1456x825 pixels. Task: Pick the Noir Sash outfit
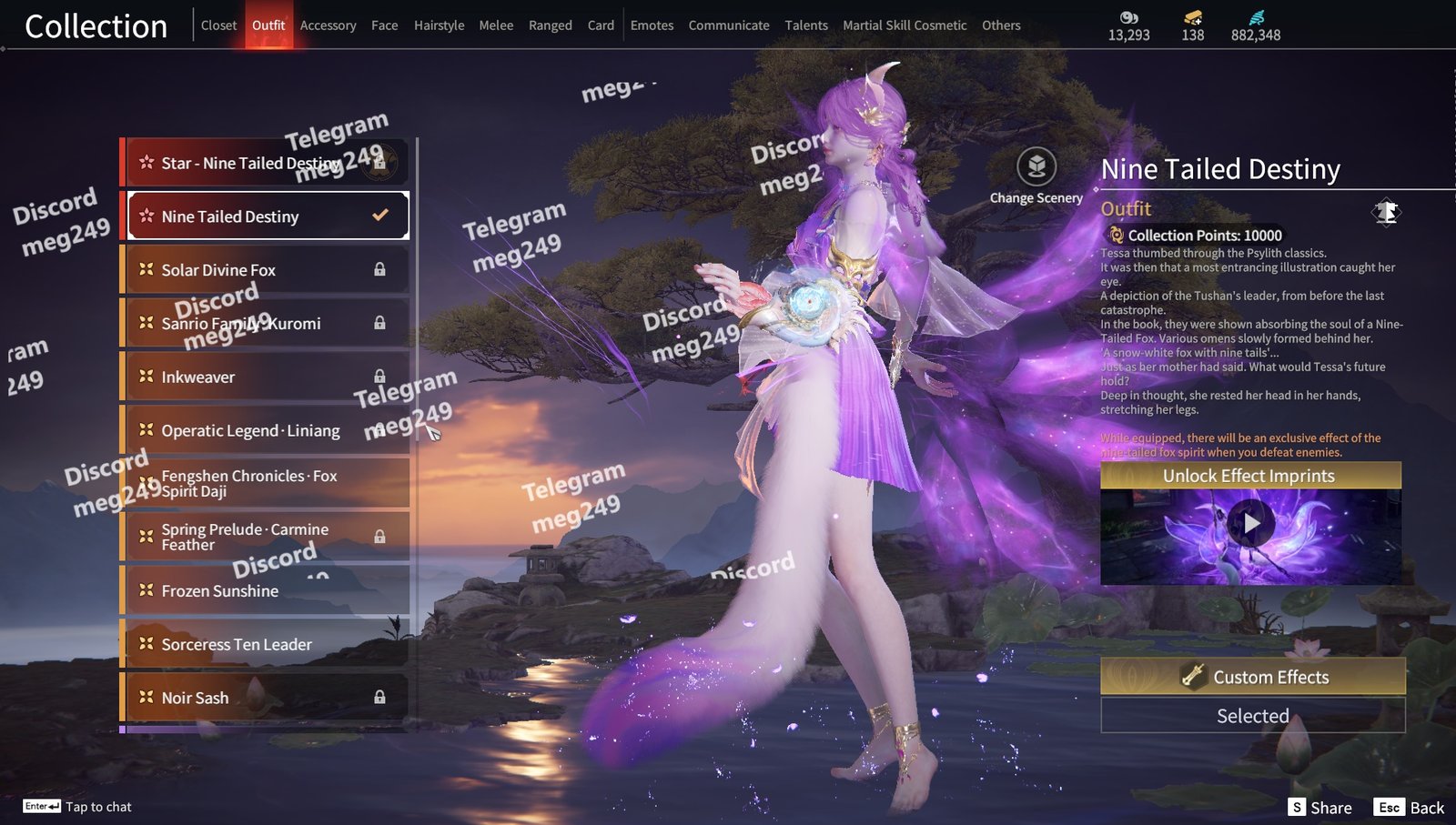click(266, 698)
